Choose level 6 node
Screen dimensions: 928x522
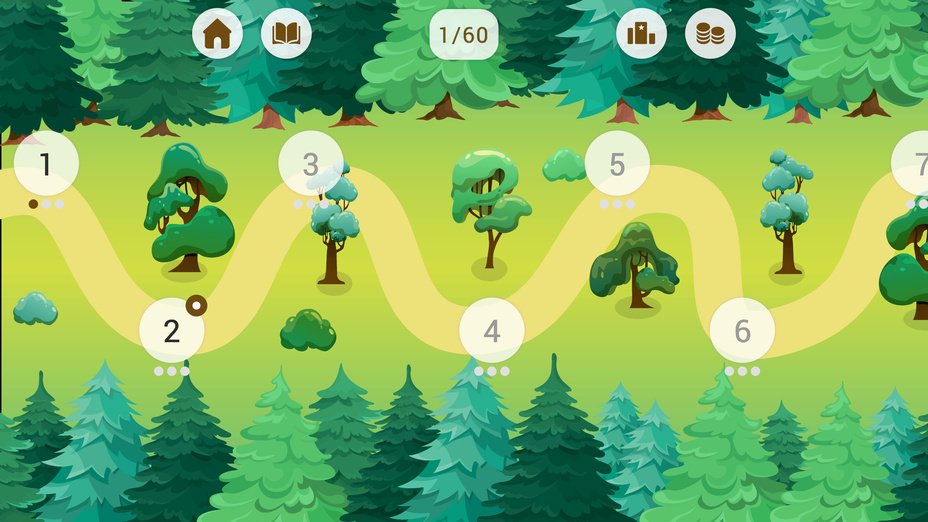pyautogui.click(x=742, y=330)
